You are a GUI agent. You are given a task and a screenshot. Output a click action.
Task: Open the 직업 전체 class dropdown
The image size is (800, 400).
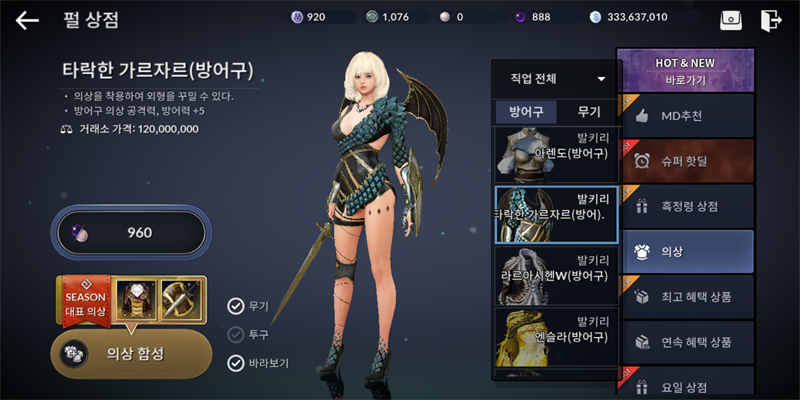click(x=557, y=79)
